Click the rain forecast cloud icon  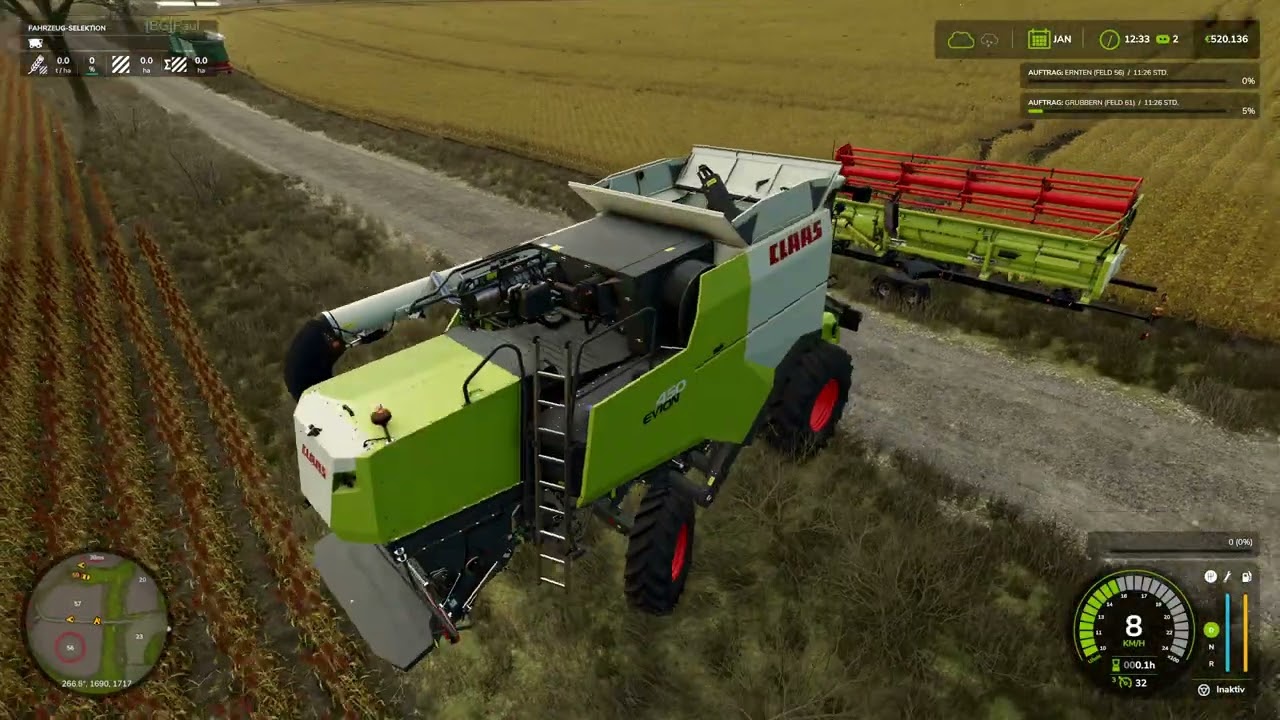pos(990,39)
